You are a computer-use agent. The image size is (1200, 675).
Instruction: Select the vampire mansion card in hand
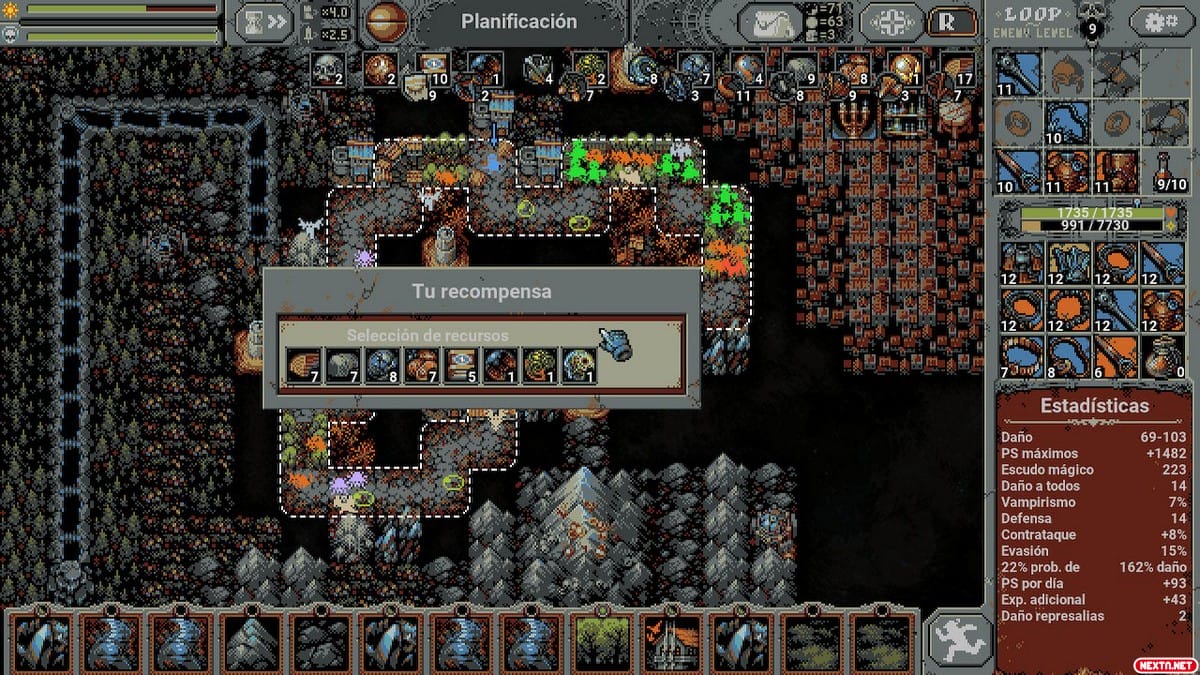click(674, 641)
